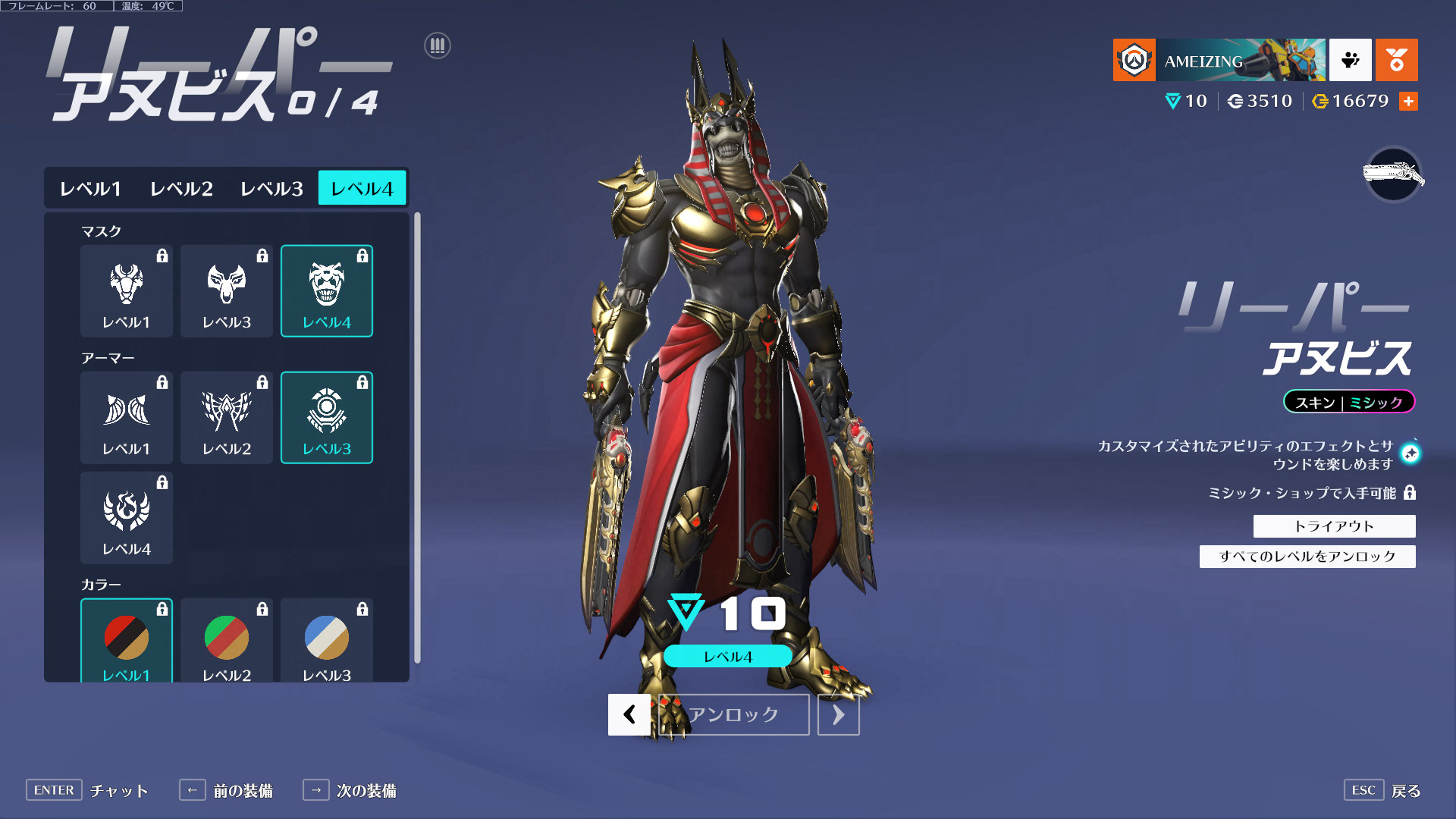Image resolution: width=1456 pixels, height=819 pixels.
Task: Start the トライアウト skin tryout
Action: point(1334,526)
